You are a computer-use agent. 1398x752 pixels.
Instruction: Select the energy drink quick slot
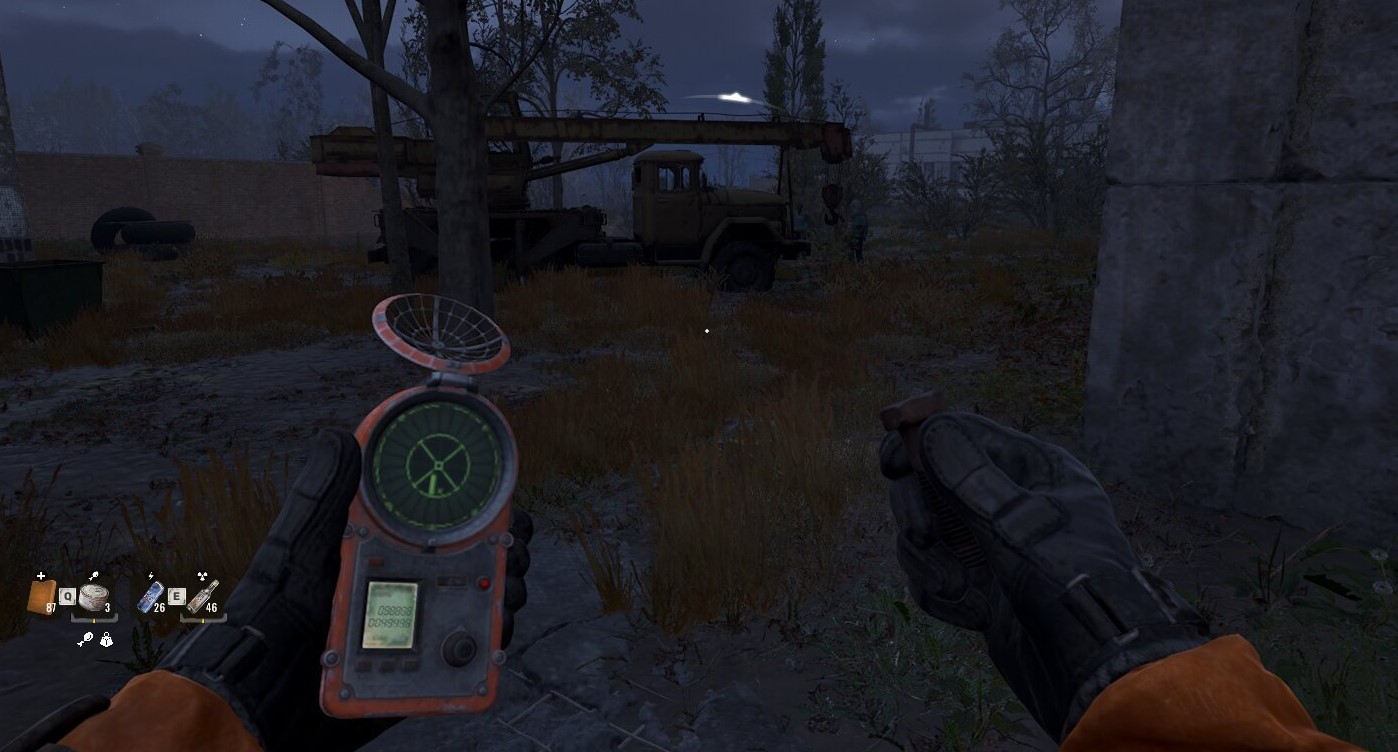tap(149, 597)
